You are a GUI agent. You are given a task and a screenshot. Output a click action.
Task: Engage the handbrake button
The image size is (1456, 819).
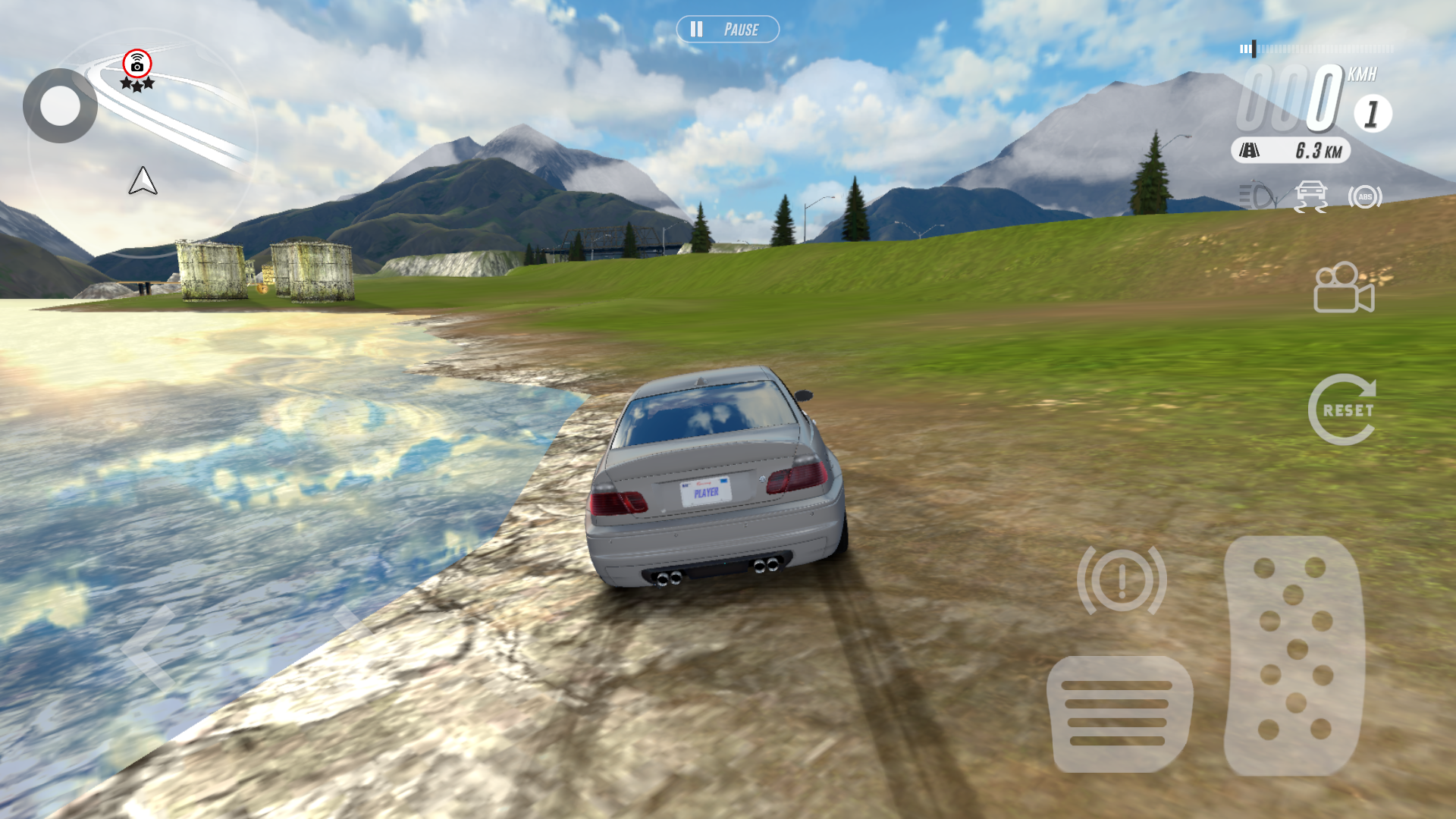click(1122, 580)
